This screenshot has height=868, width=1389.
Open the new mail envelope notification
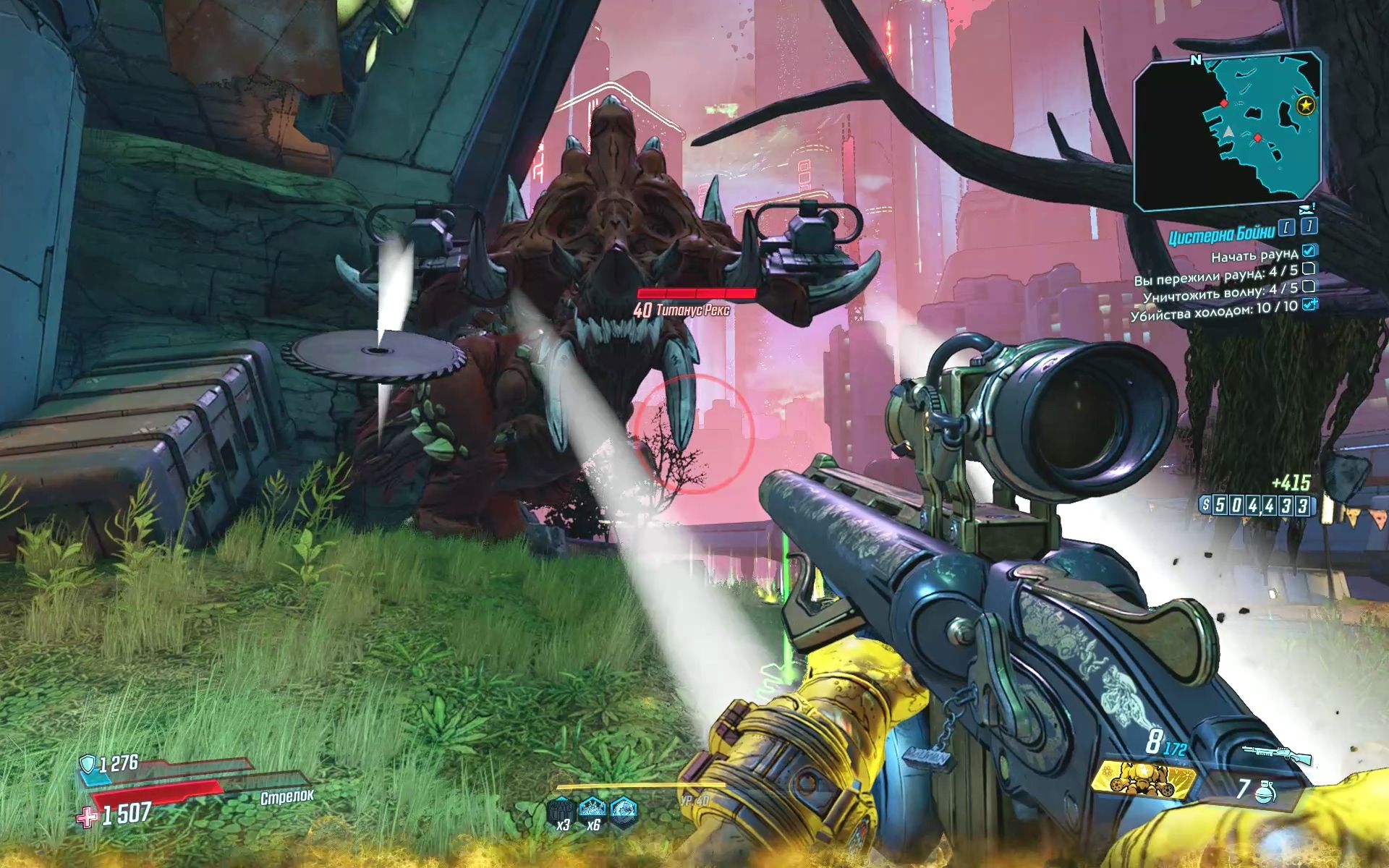[1306, 210]
